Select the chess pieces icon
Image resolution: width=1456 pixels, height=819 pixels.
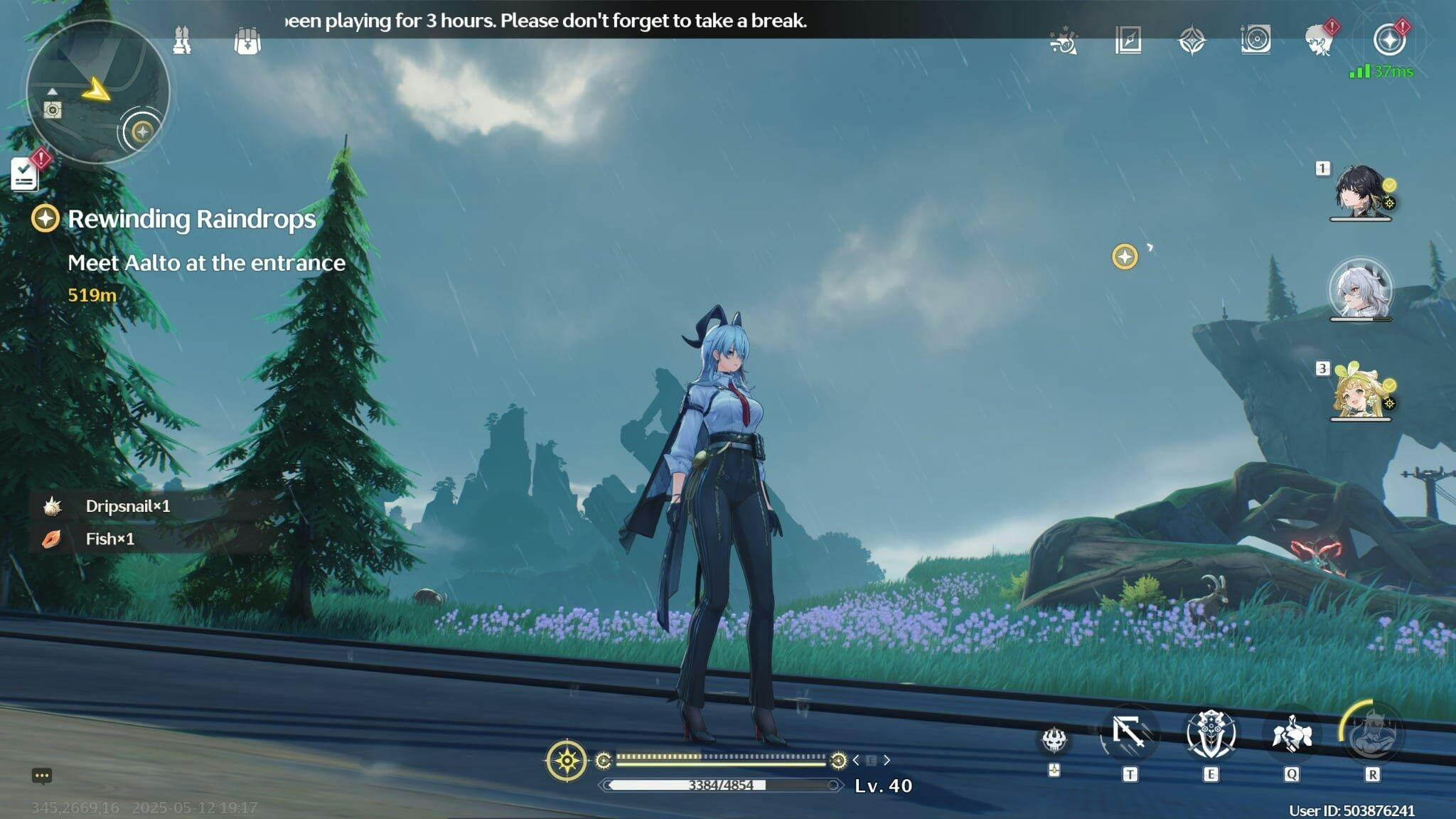182,40
